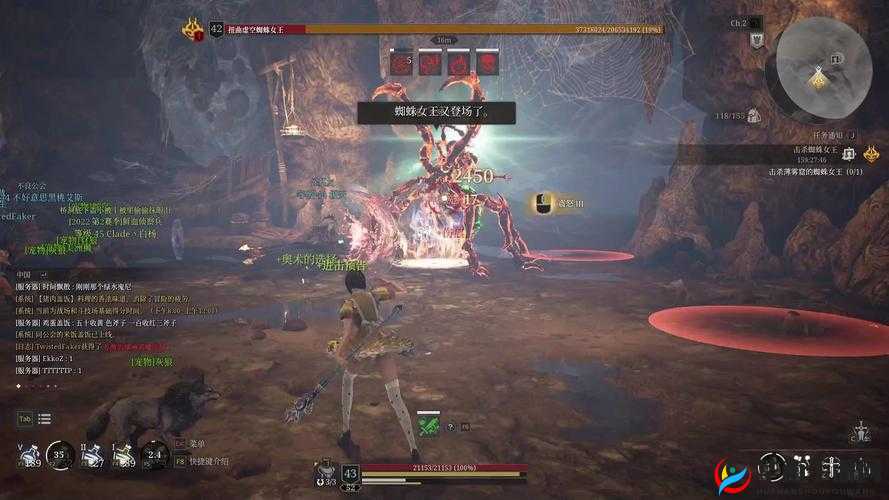The height and width of the screenshot is (500, 889).
Task: Open the chat list icon beside Tab
Action: (45, 418)
